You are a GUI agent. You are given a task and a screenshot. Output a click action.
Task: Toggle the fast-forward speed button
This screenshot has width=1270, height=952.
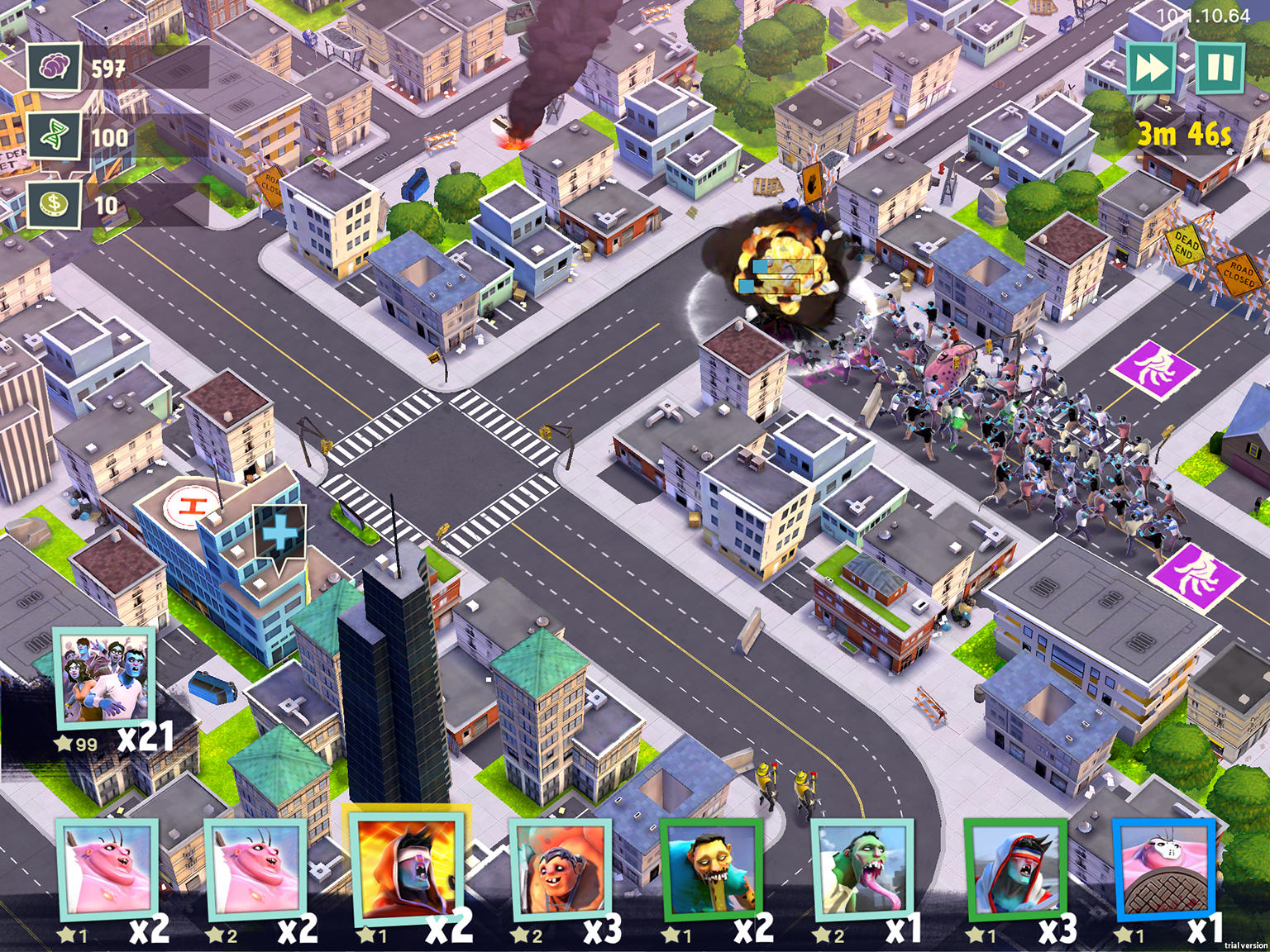pyautogui.click(x=1151, y=68)
